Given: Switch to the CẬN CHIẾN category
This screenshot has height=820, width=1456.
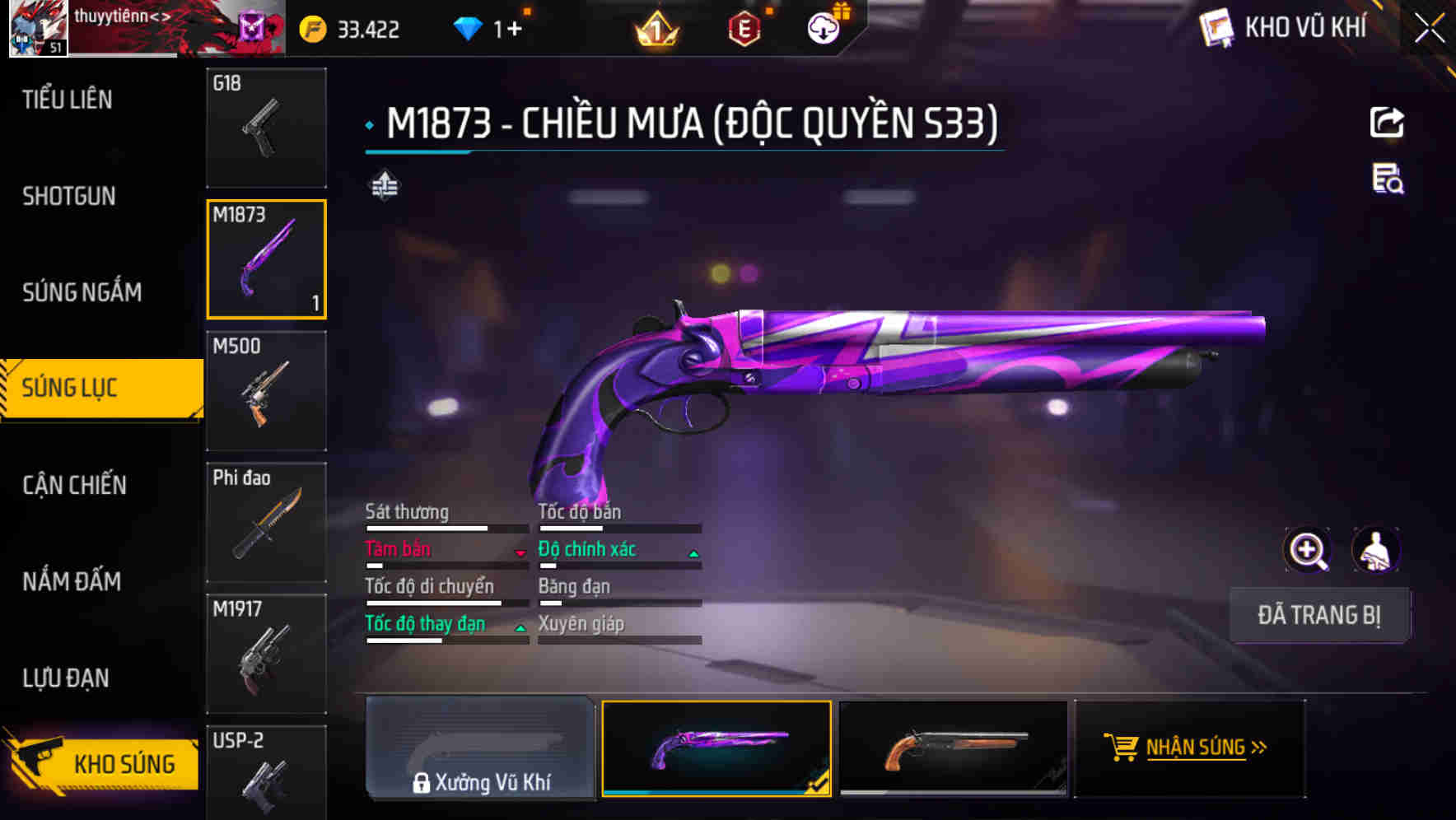Looking at the screenshot, I should [x=72, y=485].
